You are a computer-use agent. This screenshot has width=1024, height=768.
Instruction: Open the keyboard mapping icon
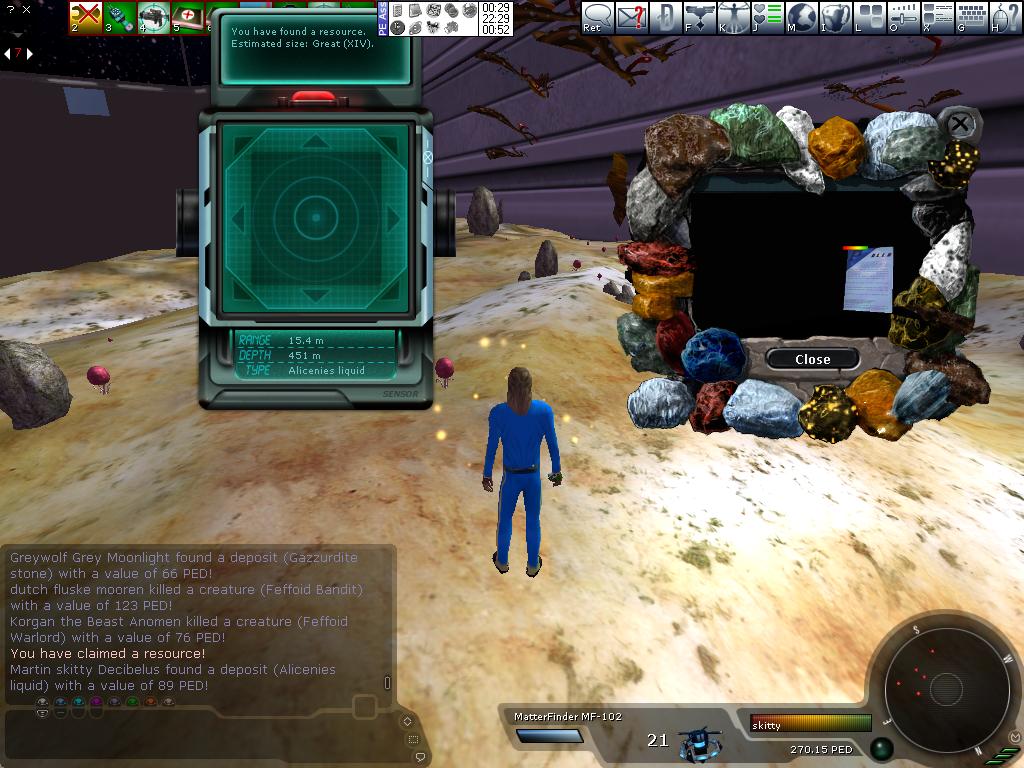[972, 17]
